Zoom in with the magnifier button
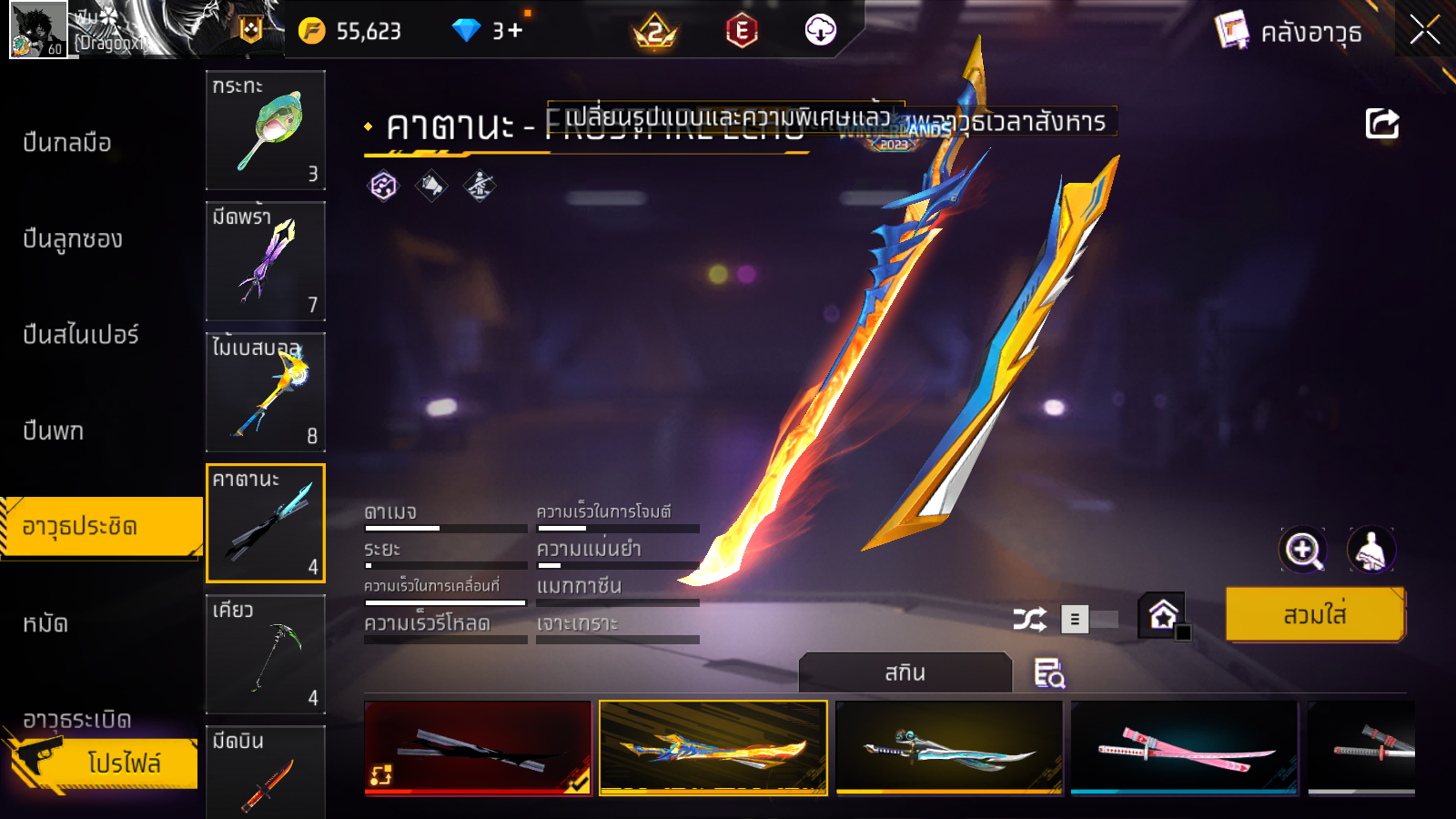The width and height of the screenshot is (1456, 819). click(1302, 550)
